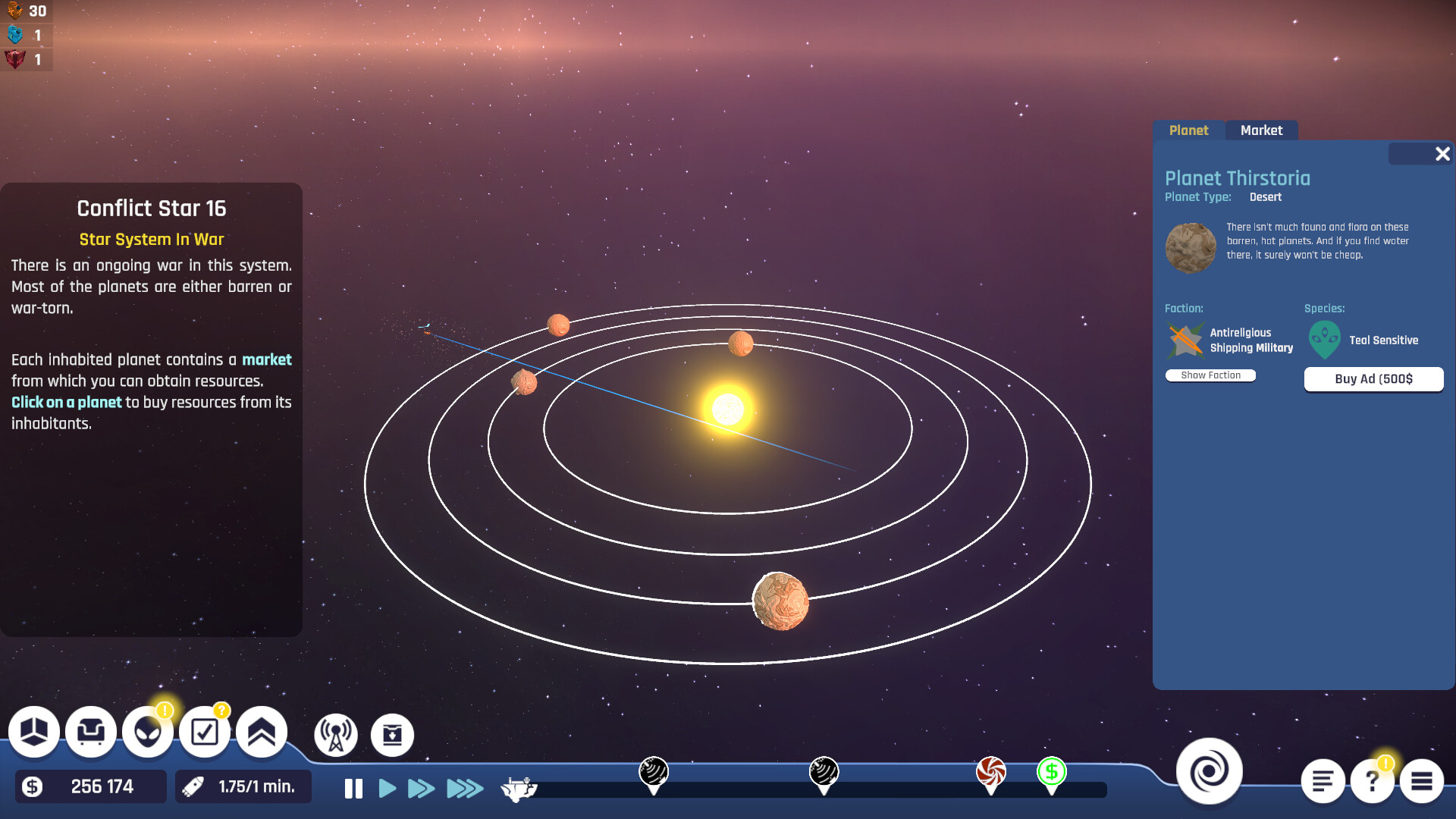The height and width of the screenshot is (819, 1456).
Task: Select normal play speed
Action: coord(388,789)
